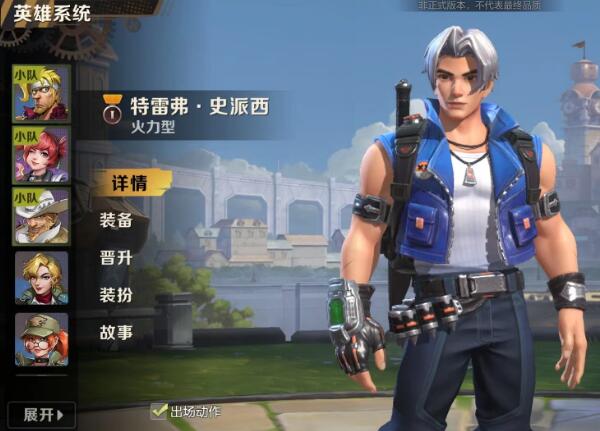The height and width of the screenshot is (431, 600).
Task: Go to the 晋升 promotion tab
Action: pyautogui.click(x=117, y=258)
